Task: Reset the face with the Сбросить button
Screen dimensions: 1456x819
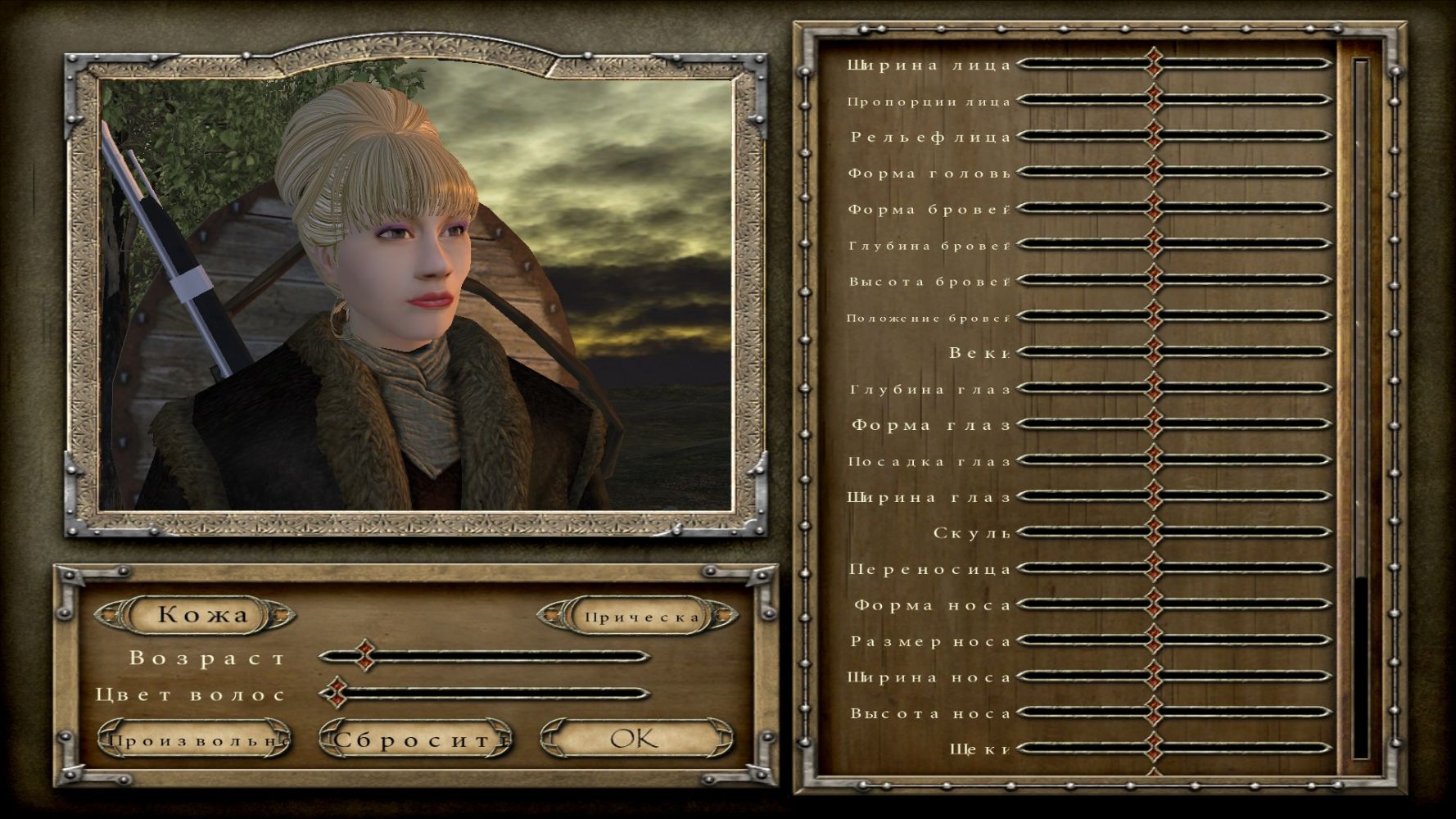Action: coord(414,740)
